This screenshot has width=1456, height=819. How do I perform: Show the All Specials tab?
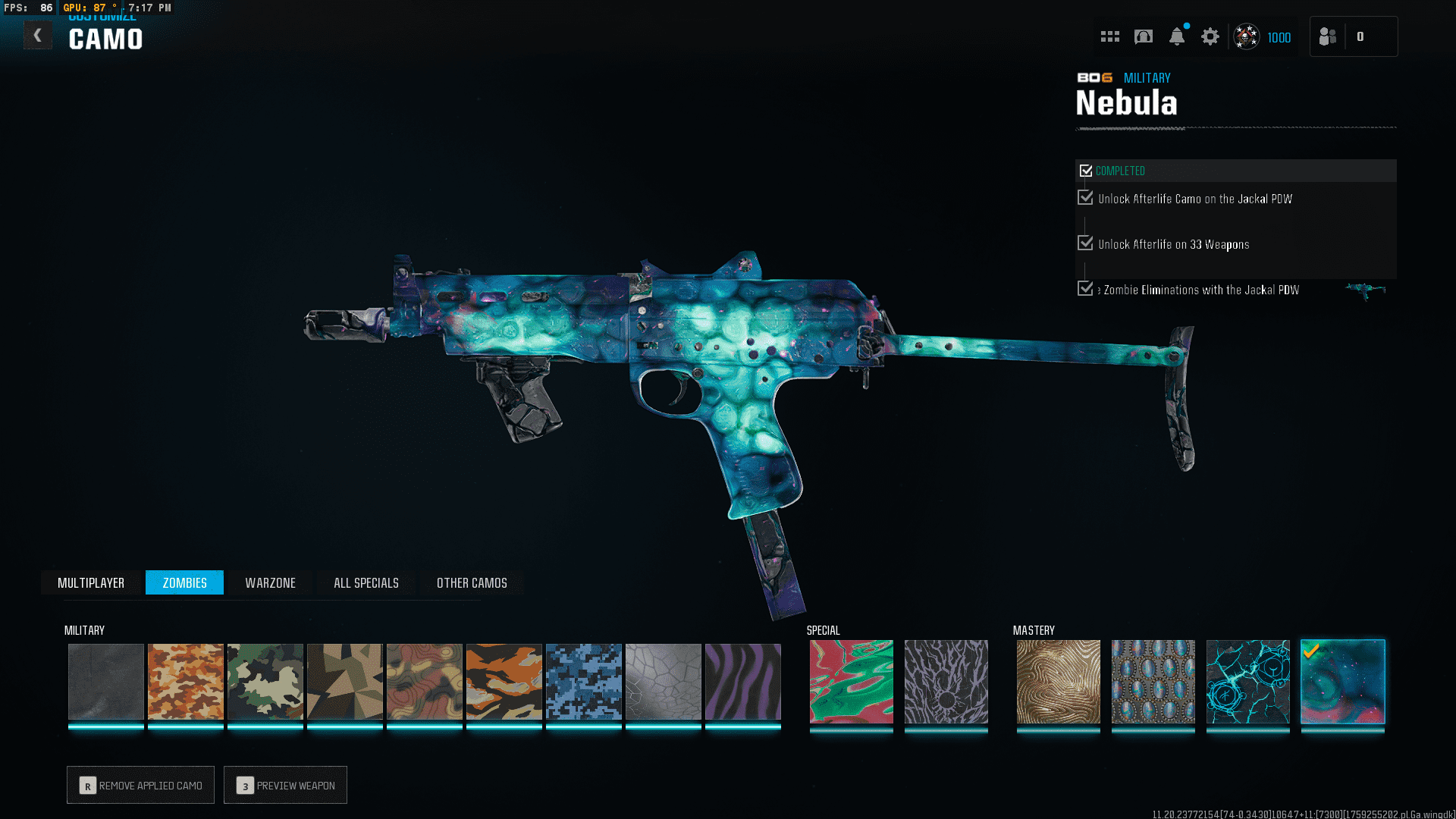click(x=366, y=582)
